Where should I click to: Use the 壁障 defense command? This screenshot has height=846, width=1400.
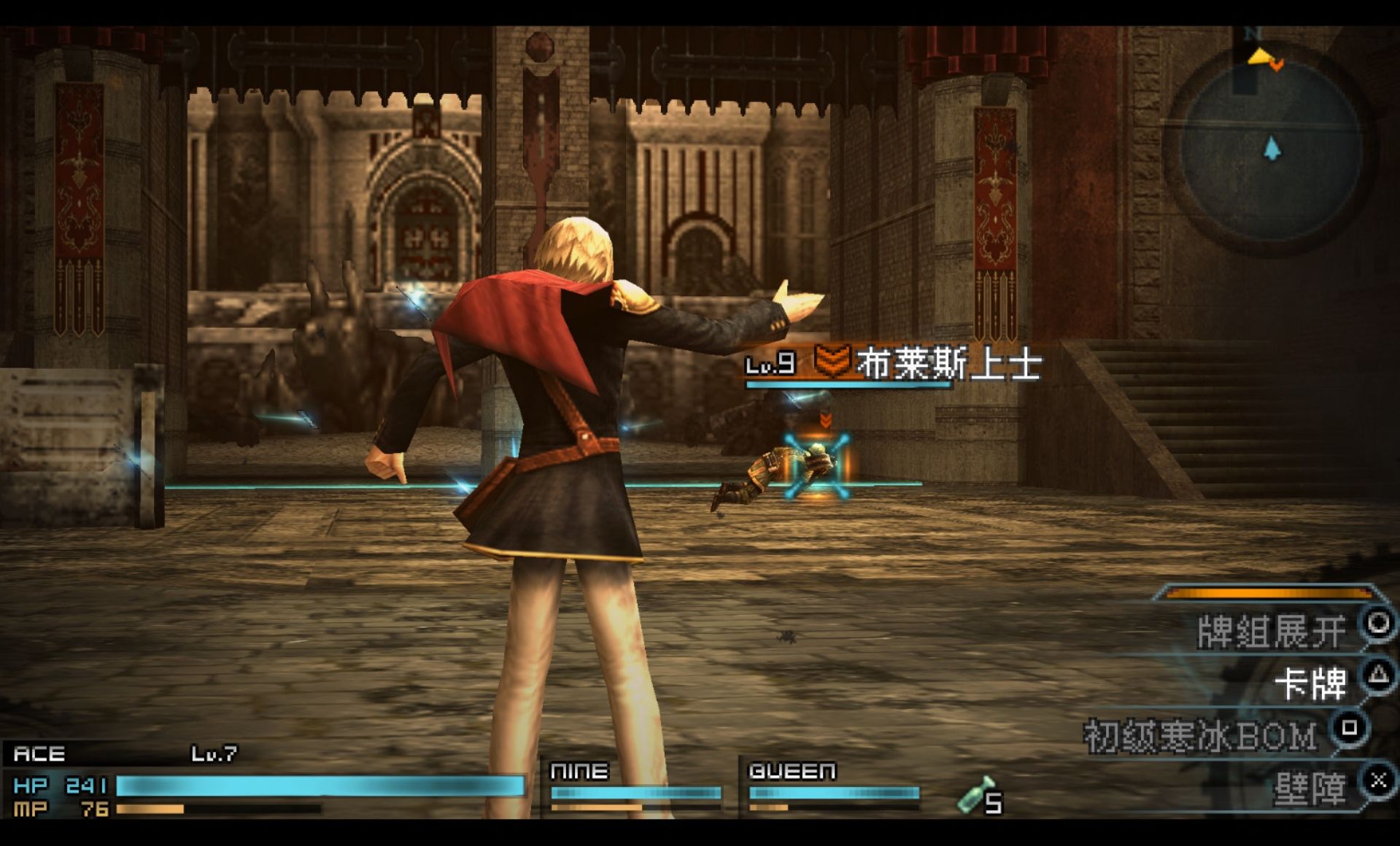(1310, 788)
